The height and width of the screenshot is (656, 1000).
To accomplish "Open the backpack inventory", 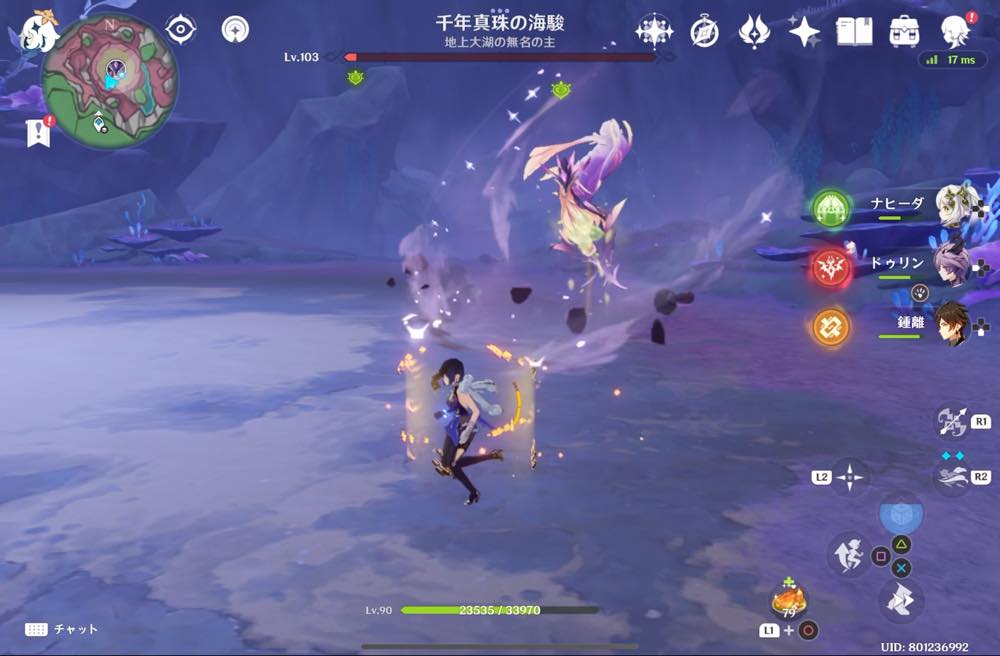I will click(x=905, y=31).
